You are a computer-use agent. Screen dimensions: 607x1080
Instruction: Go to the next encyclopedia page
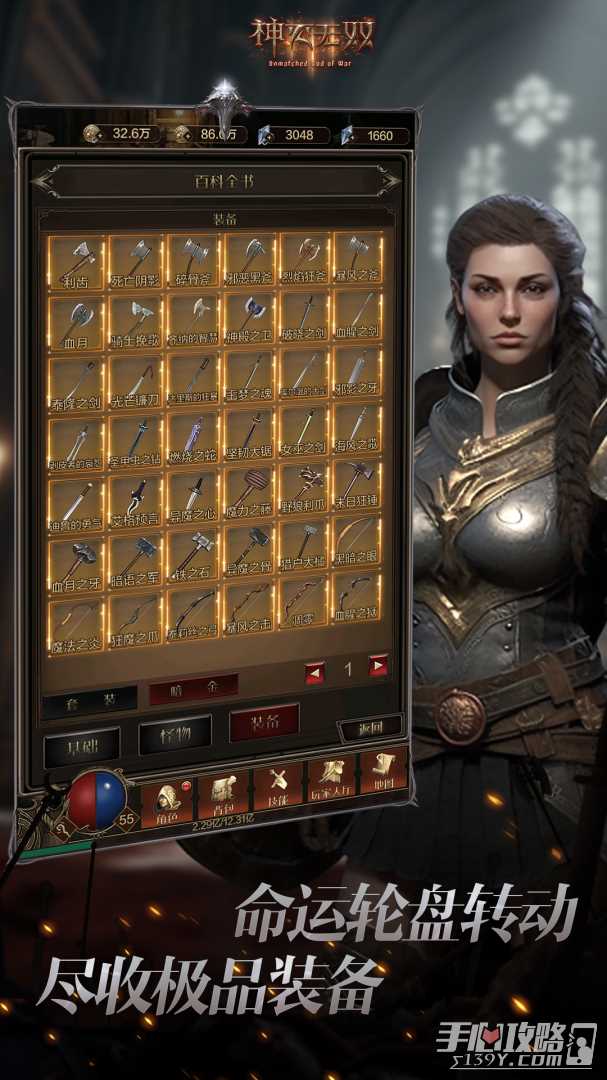pos(379,667)
